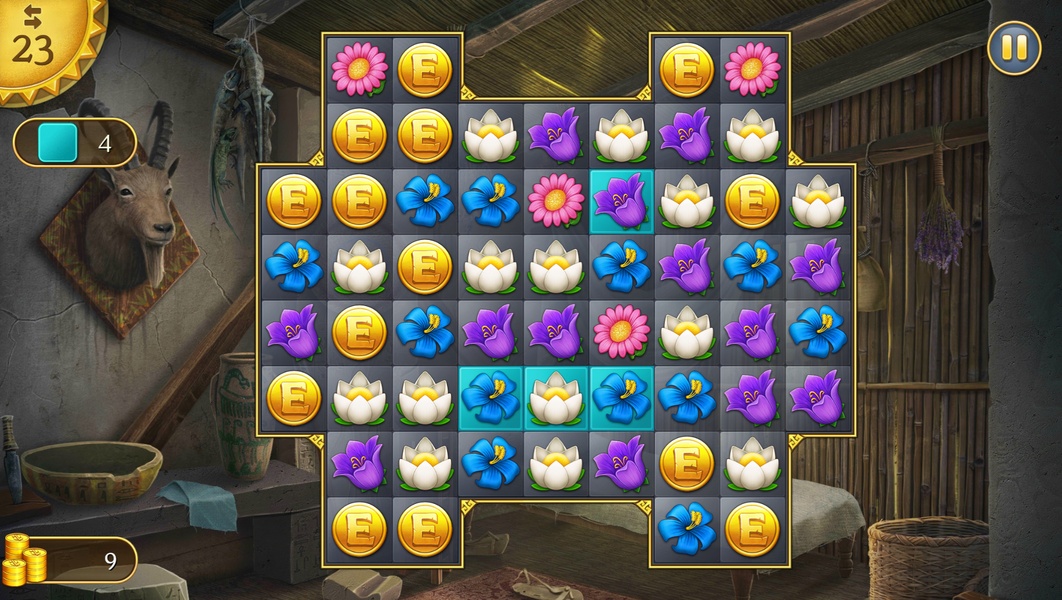This screenshot has height=600, width=1062.
Task: Select the white lotus on the teal tile
Action: click(556, 396)
